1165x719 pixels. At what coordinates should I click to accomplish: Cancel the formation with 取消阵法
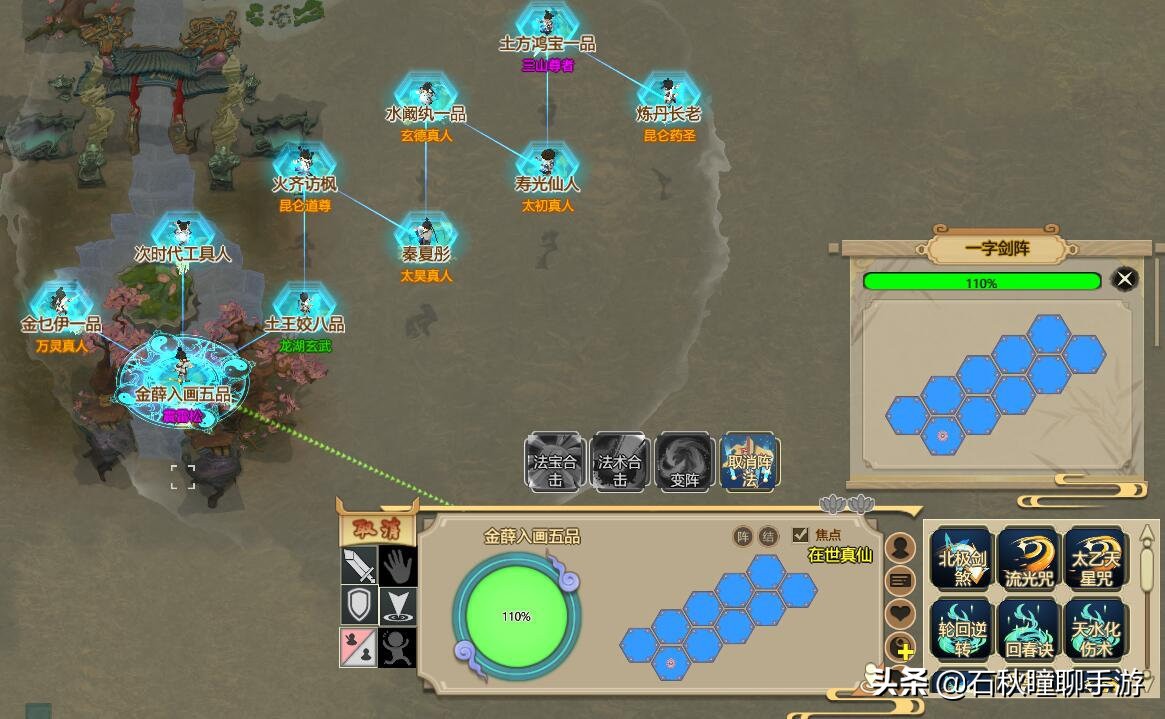[x=749, y=461]
